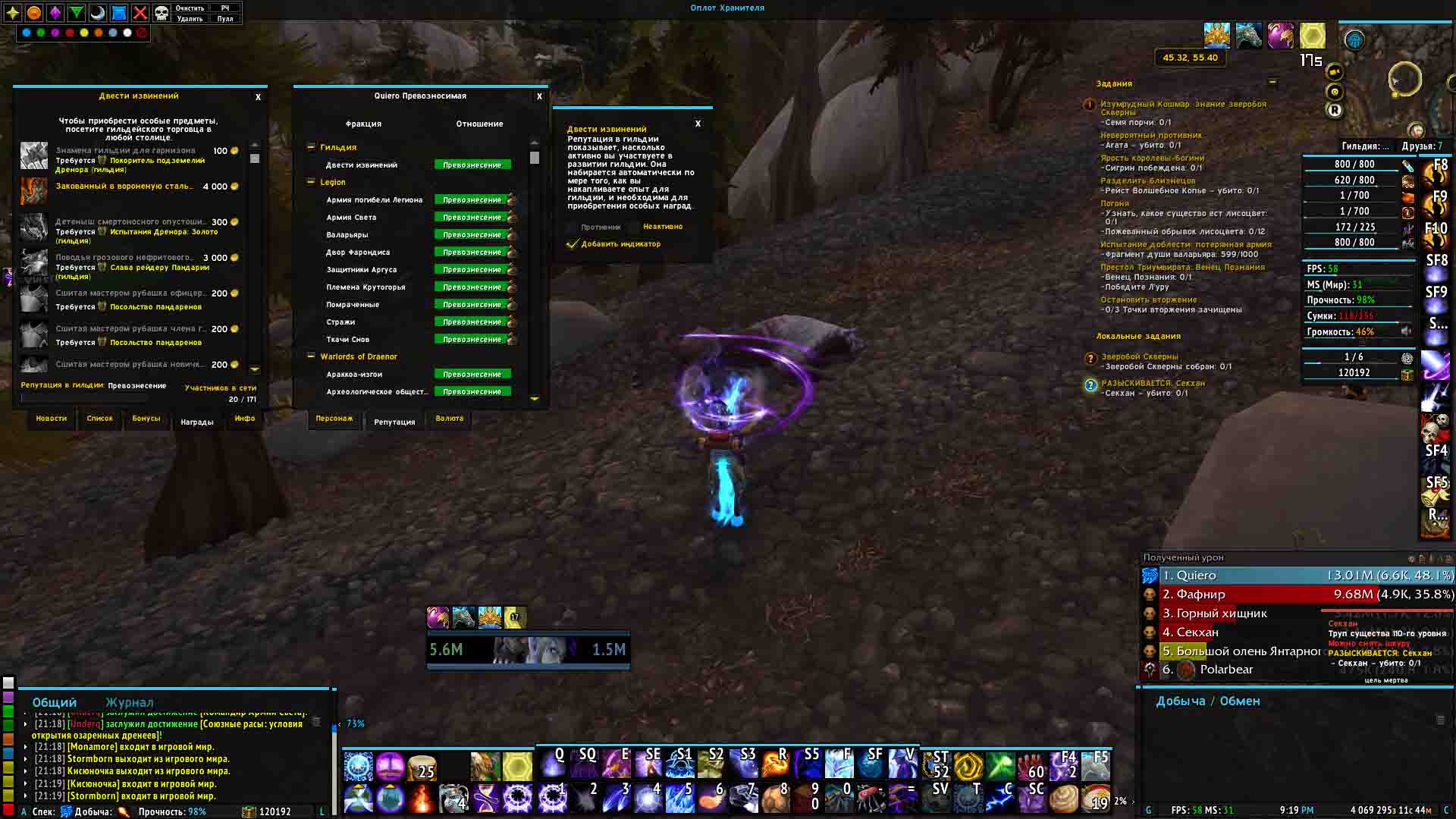Screen dimensions: 1456x819
Task: Open the Валюта currency tab
Action: (449, 419)
